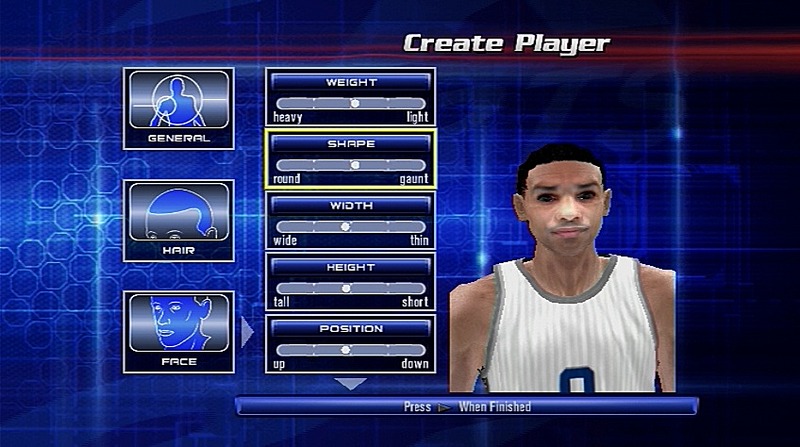Adjust the Weight slider
The width and height of the screenshot is (800, 447).
click(x=350, y=103)
